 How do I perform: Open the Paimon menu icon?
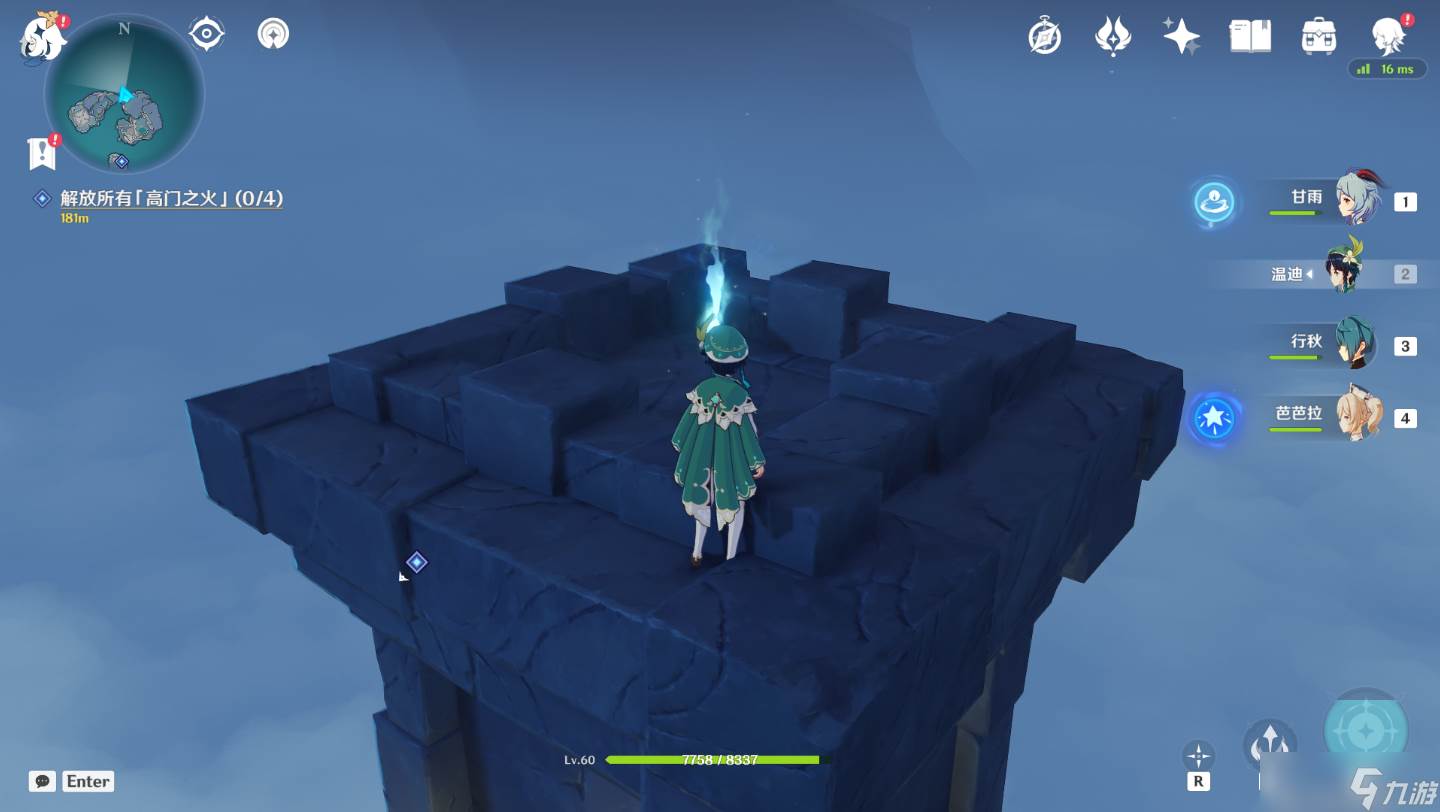coord(42,35)
